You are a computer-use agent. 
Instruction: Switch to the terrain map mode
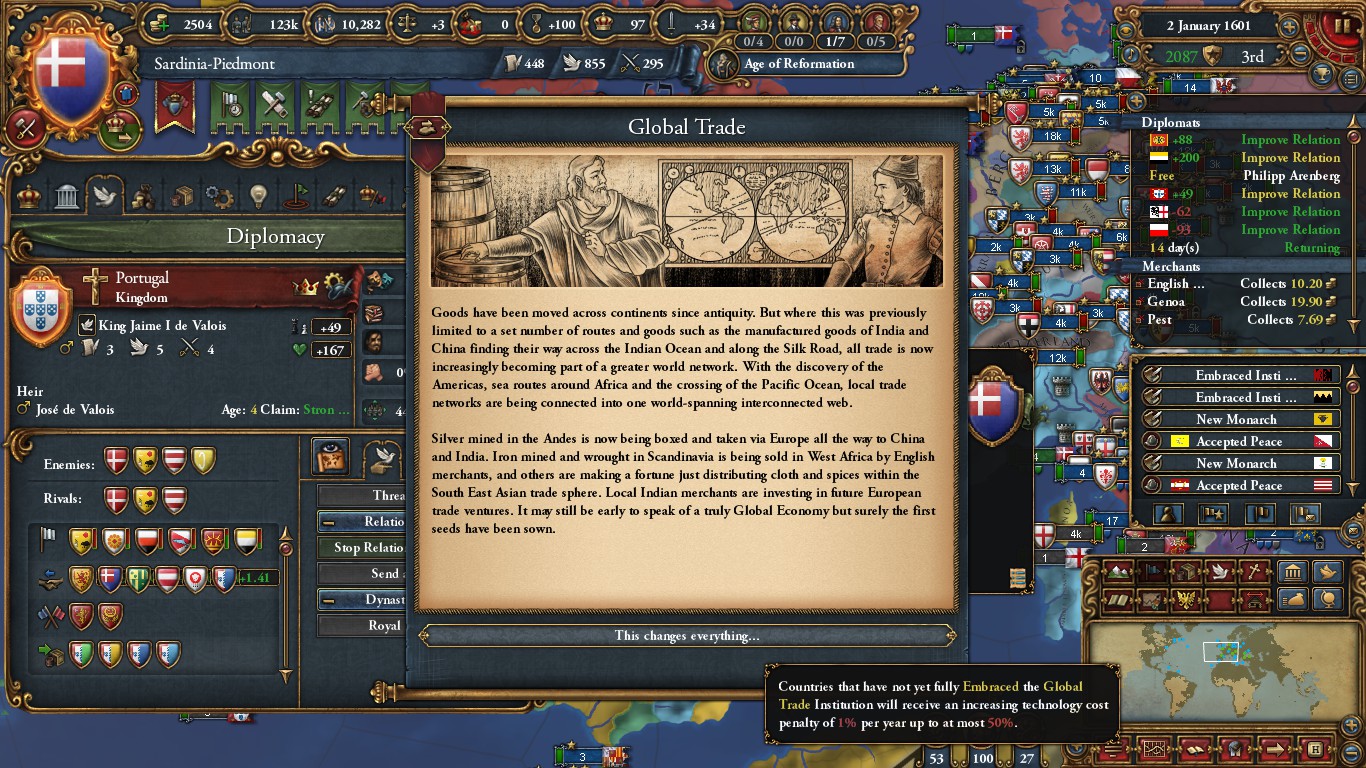coord(1119,572)
